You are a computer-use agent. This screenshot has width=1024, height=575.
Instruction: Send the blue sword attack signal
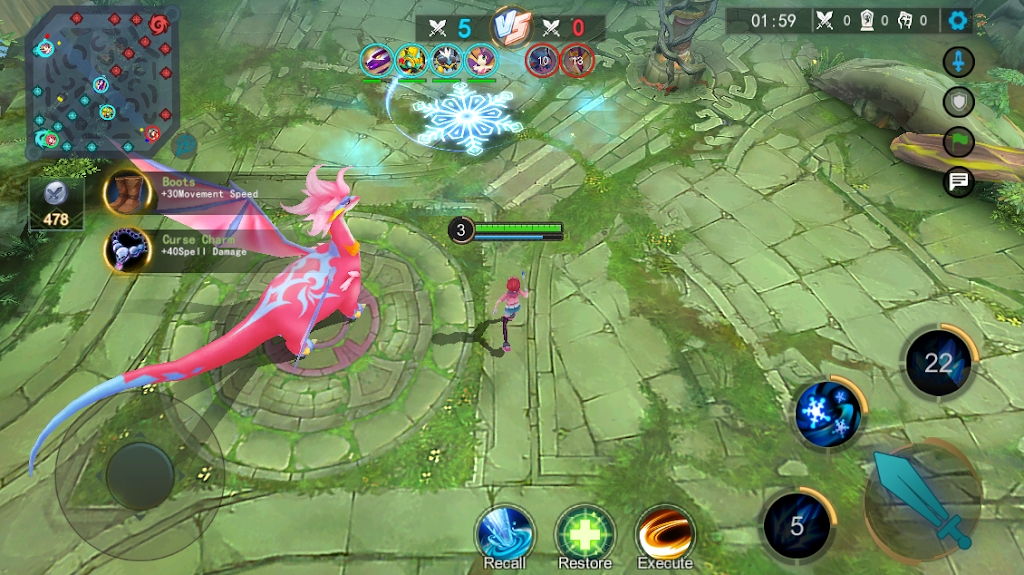pos(958,62)
